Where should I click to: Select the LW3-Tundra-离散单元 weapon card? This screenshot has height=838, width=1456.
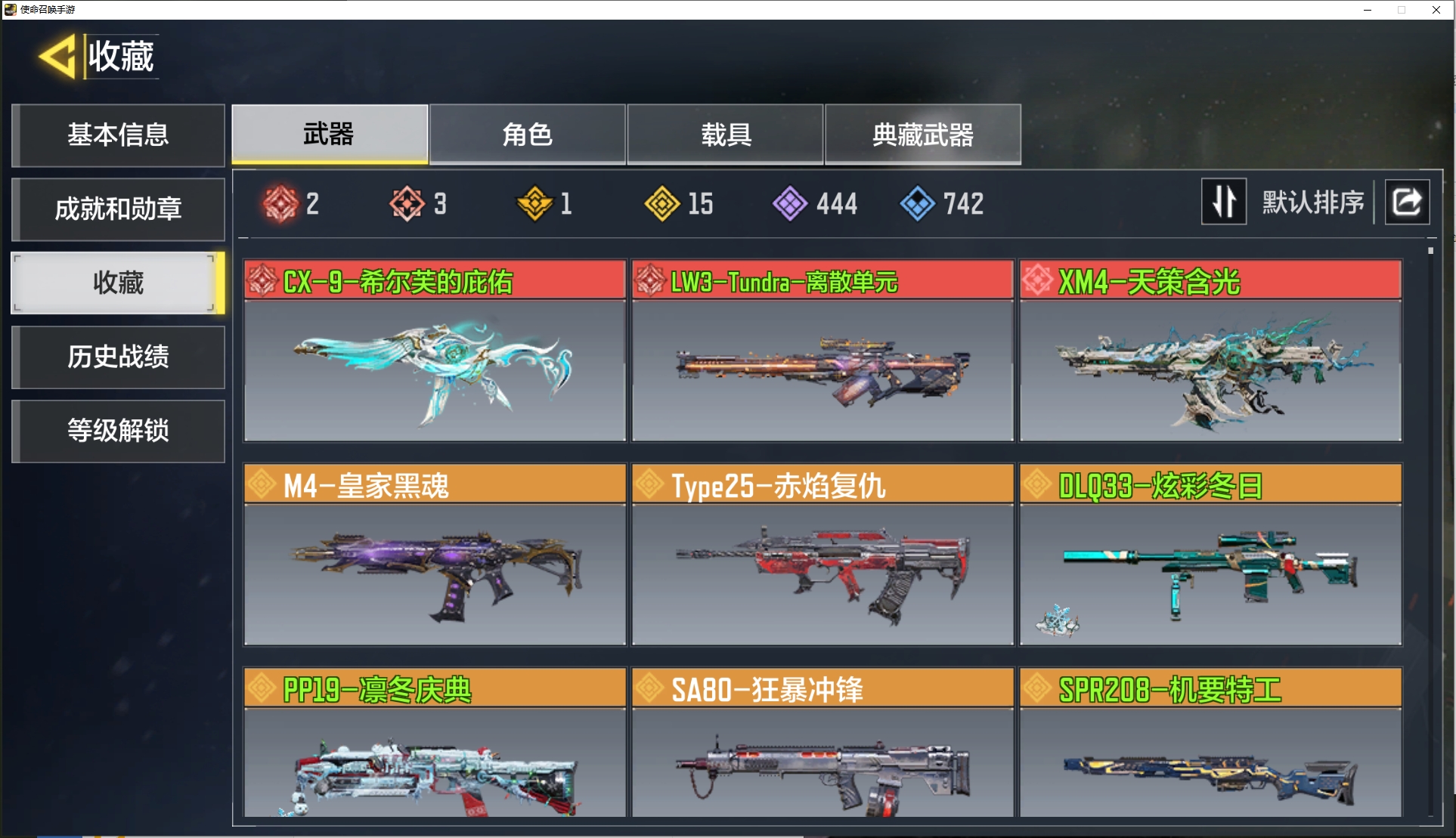pyautogui.click(x=822, y=351)
